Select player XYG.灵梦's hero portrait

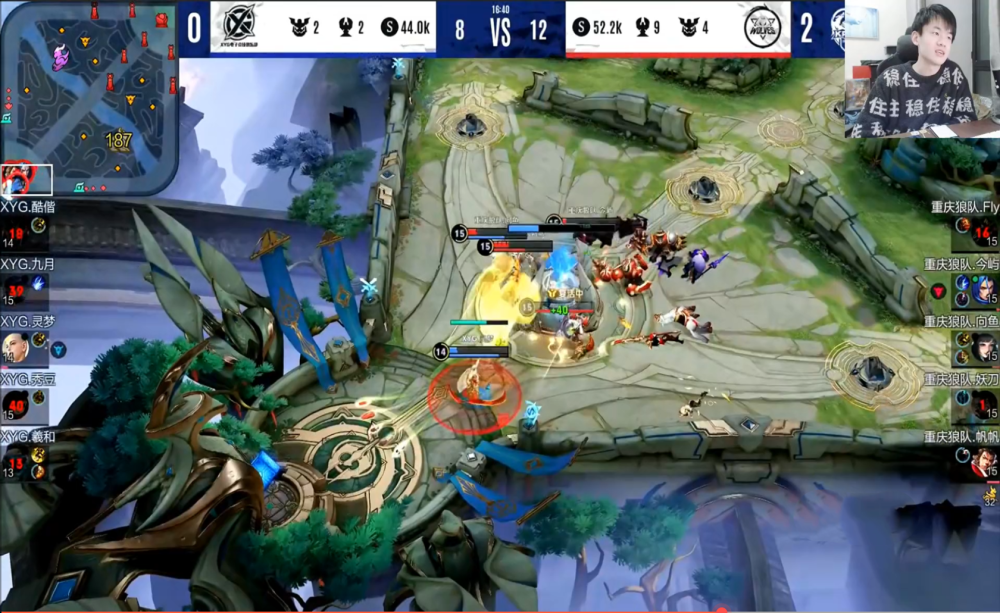pos(13,347)
